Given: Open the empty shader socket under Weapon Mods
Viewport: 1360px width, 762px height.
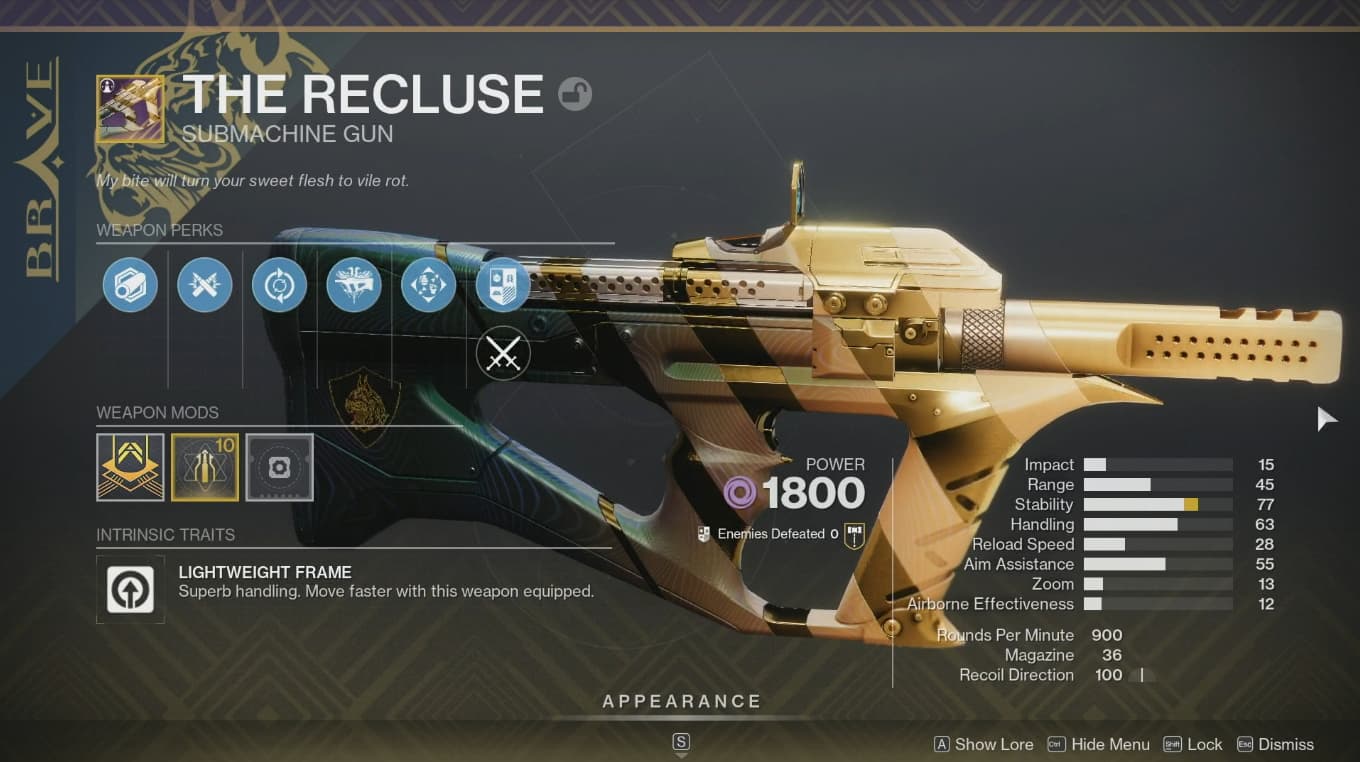Looking at the screenshot, I should tap(279, 466).
